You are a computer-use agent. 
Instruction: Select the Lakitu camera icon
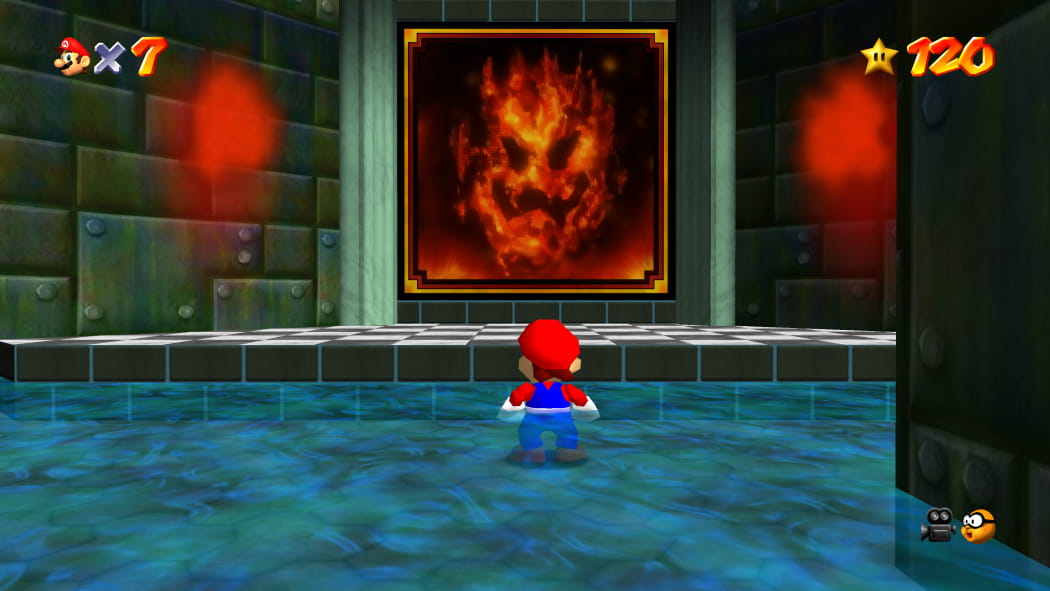coord(979,525)
